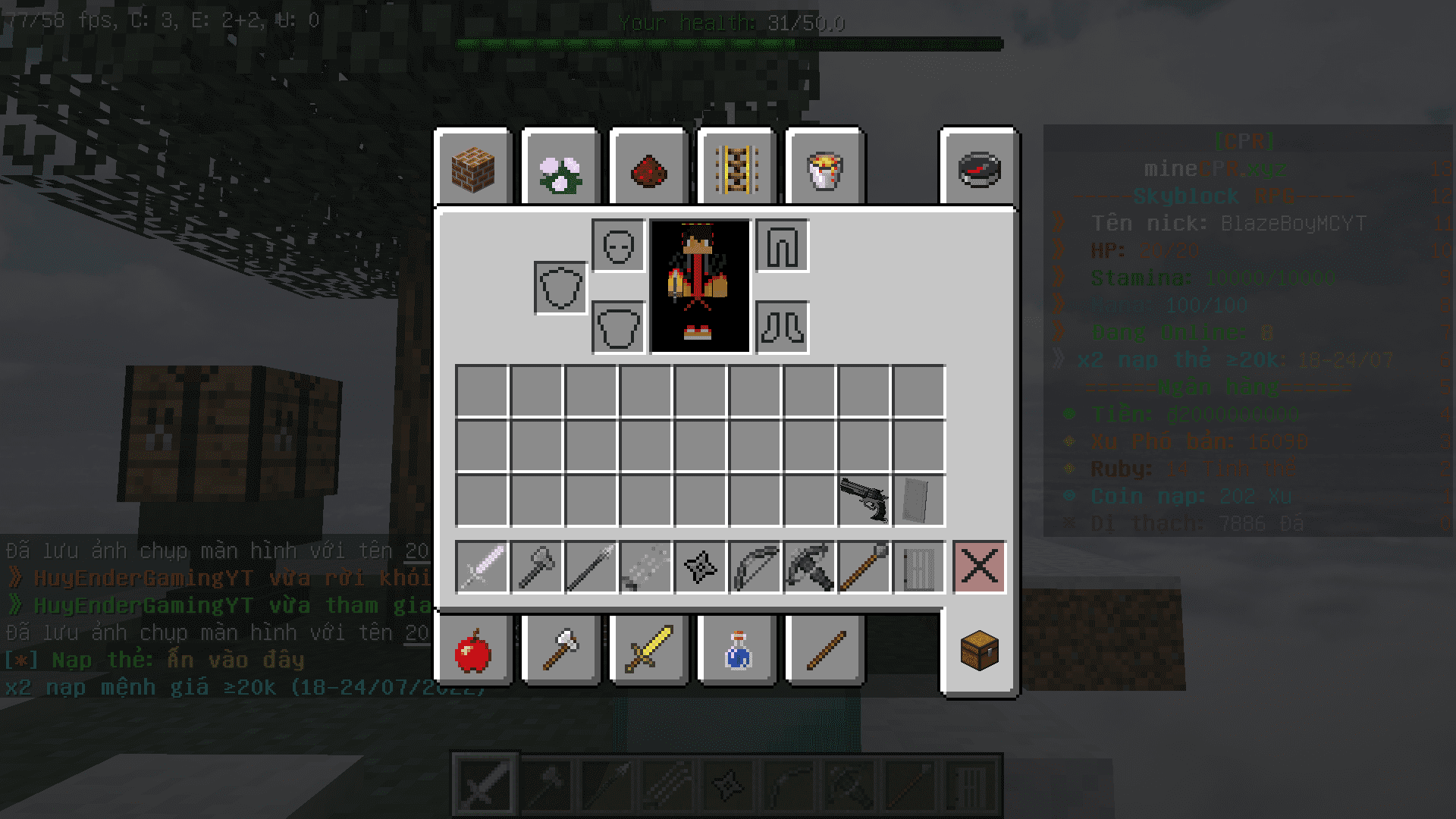Open the compass Search Items tab
The image size is (1456, 819).
point(979,168)
